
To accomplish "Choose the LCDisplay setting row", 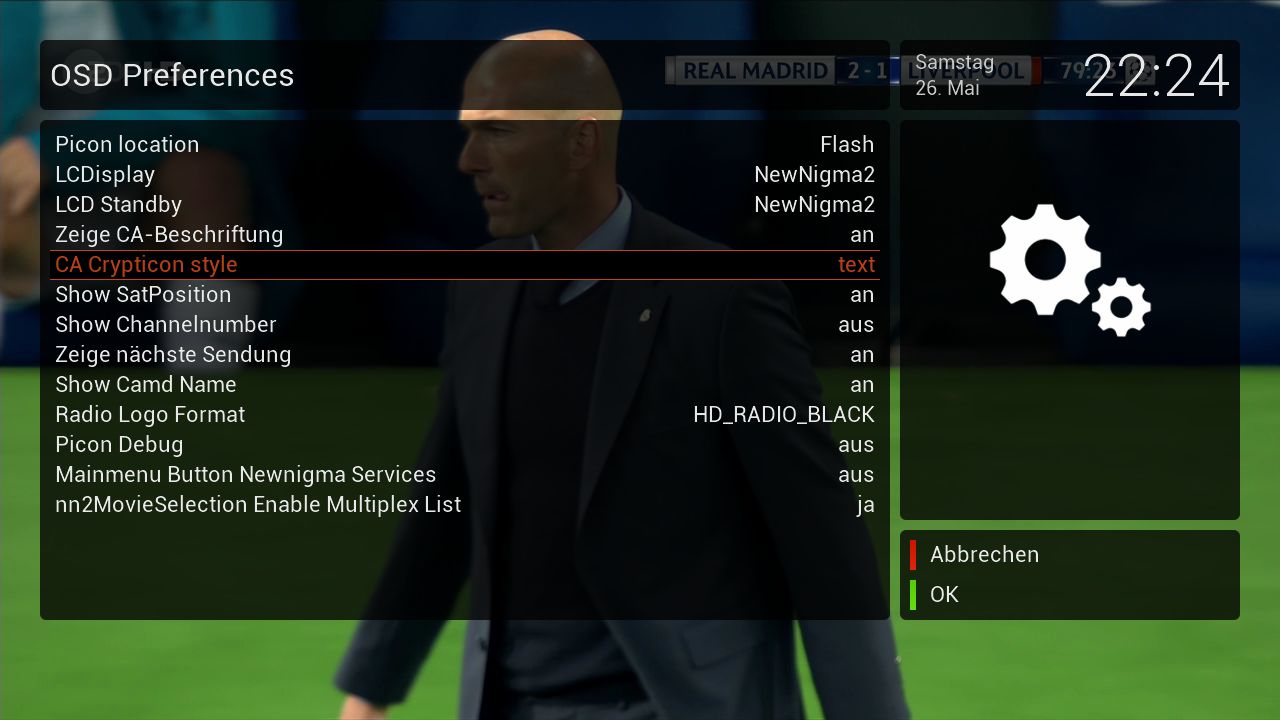I will [x=464, y=175].
